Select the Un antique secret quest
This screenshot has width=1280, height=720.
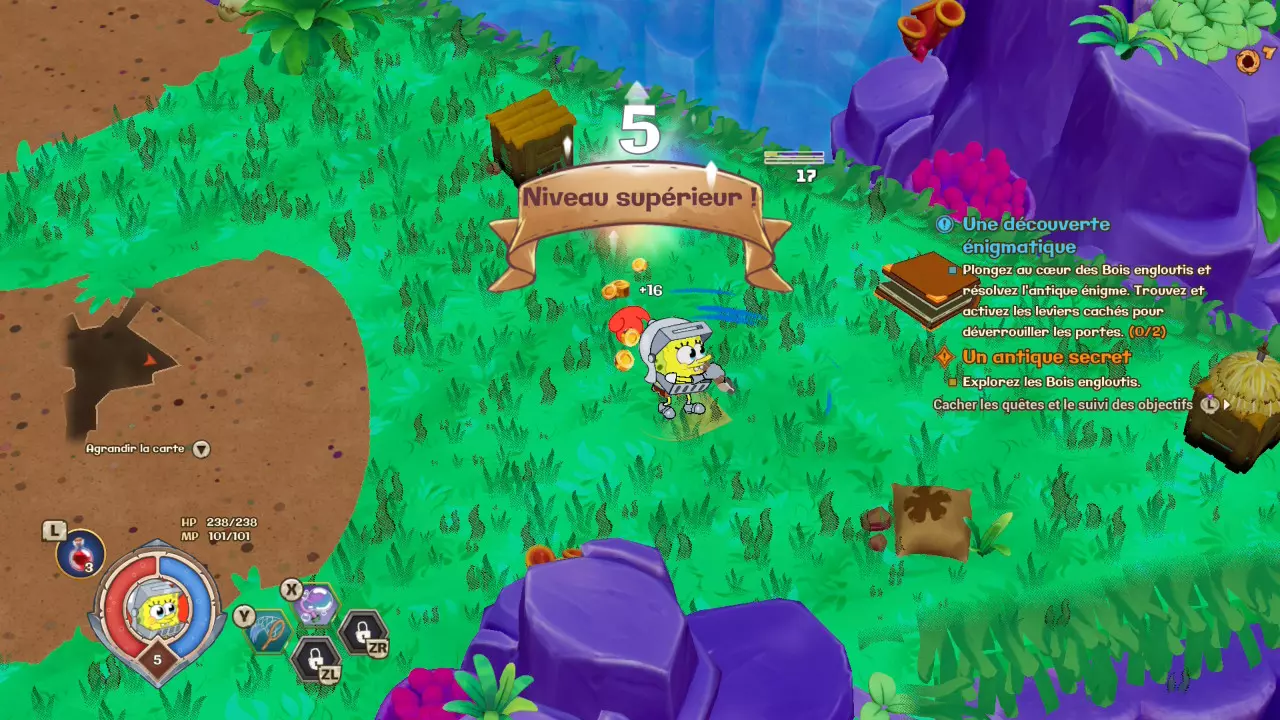[1046, 357]
